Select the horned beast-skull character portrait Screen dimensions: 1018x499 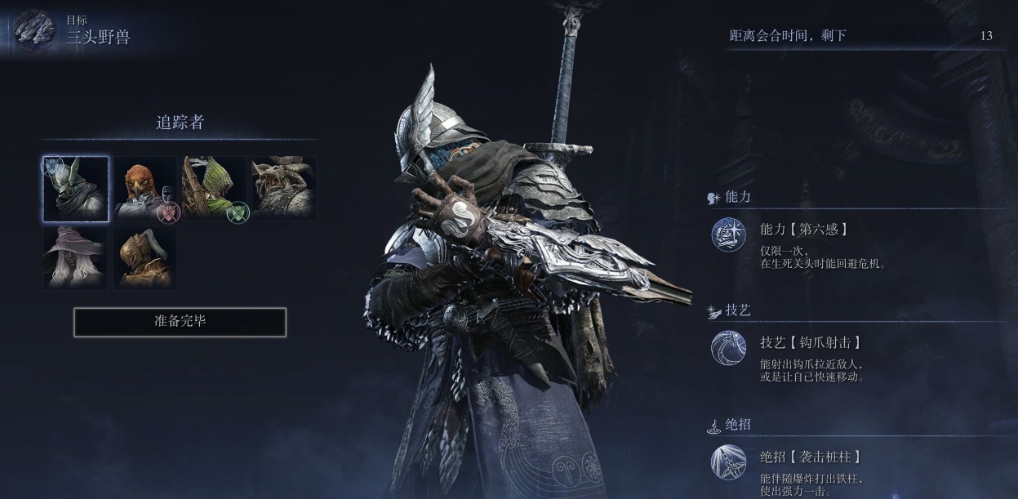click(282, 188)
